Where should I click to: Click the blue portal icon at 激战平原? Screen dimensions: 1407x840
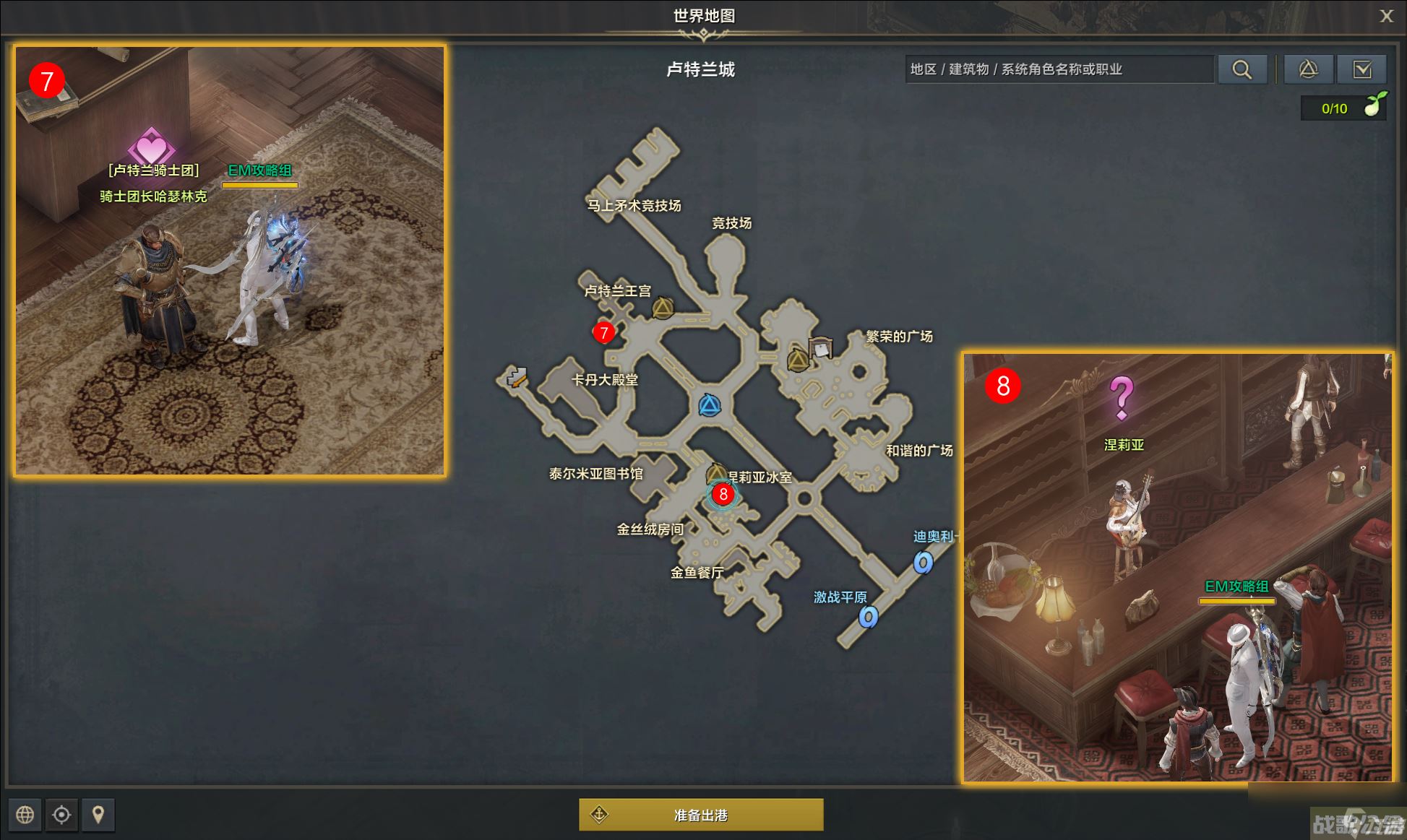867,618
